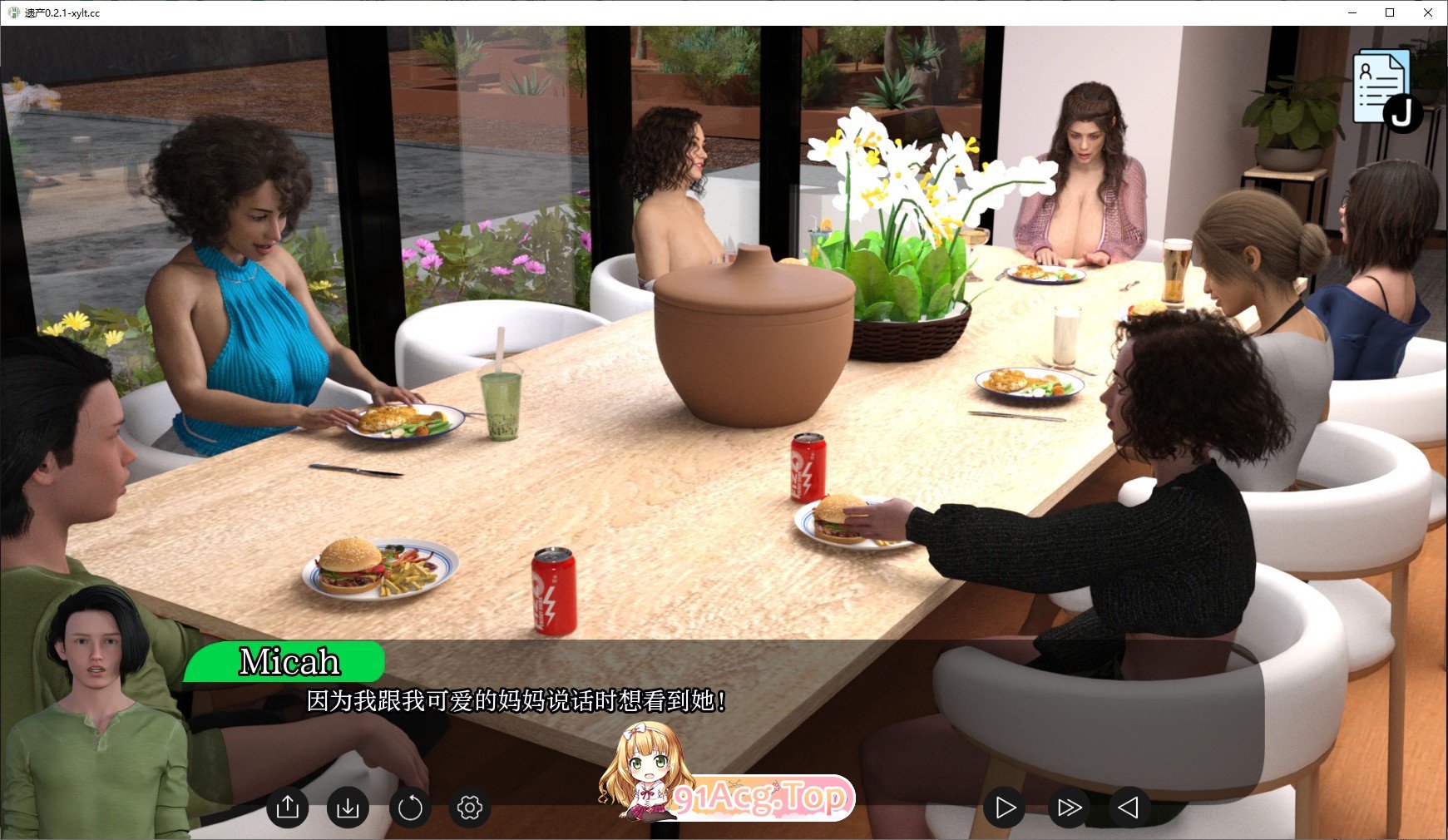Click the Micah name banner
This screenshot has width=1448, height=840.
[288, 663]
